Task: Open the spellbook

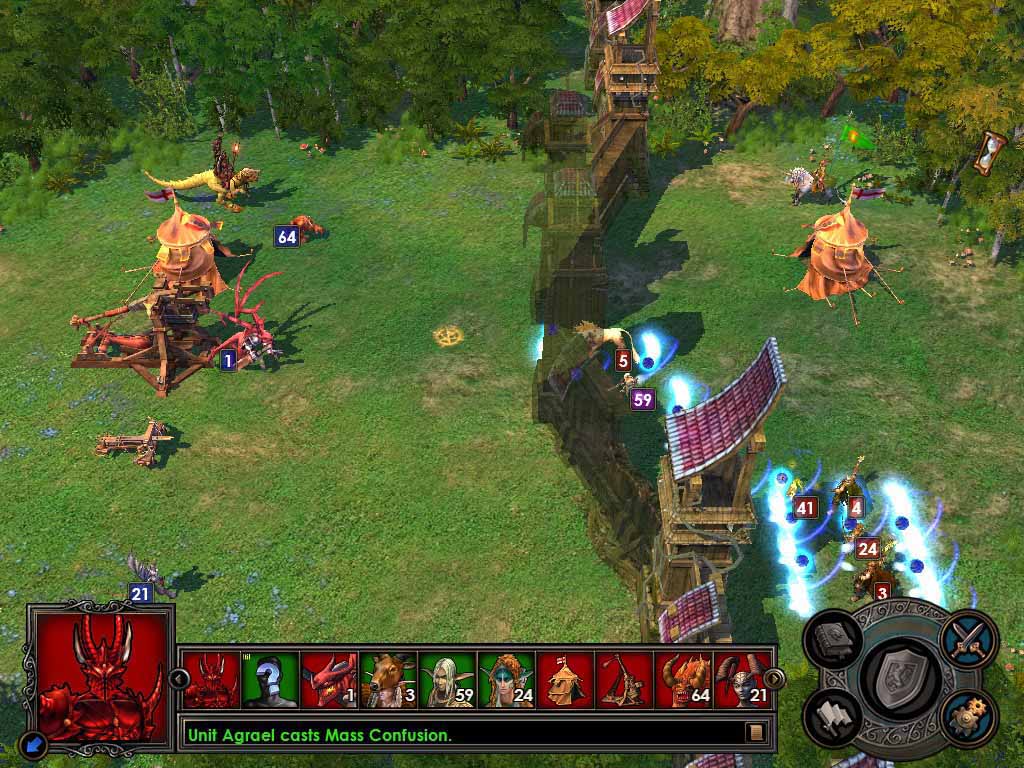Action: (834, 641)
